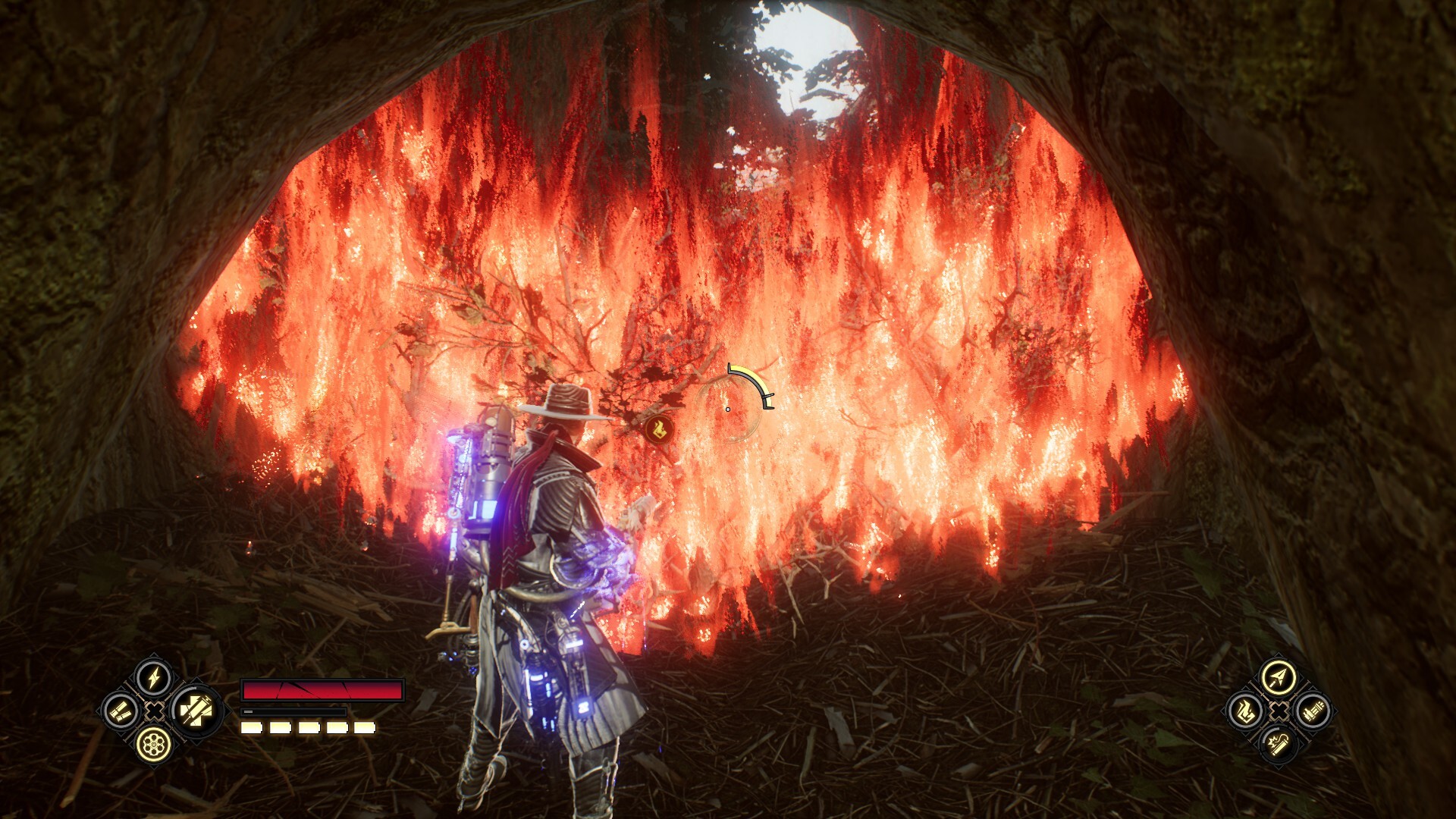Choose the shotgun shells weapon slot
This screenshot has width=1456, height=819.
coord(121,711)
